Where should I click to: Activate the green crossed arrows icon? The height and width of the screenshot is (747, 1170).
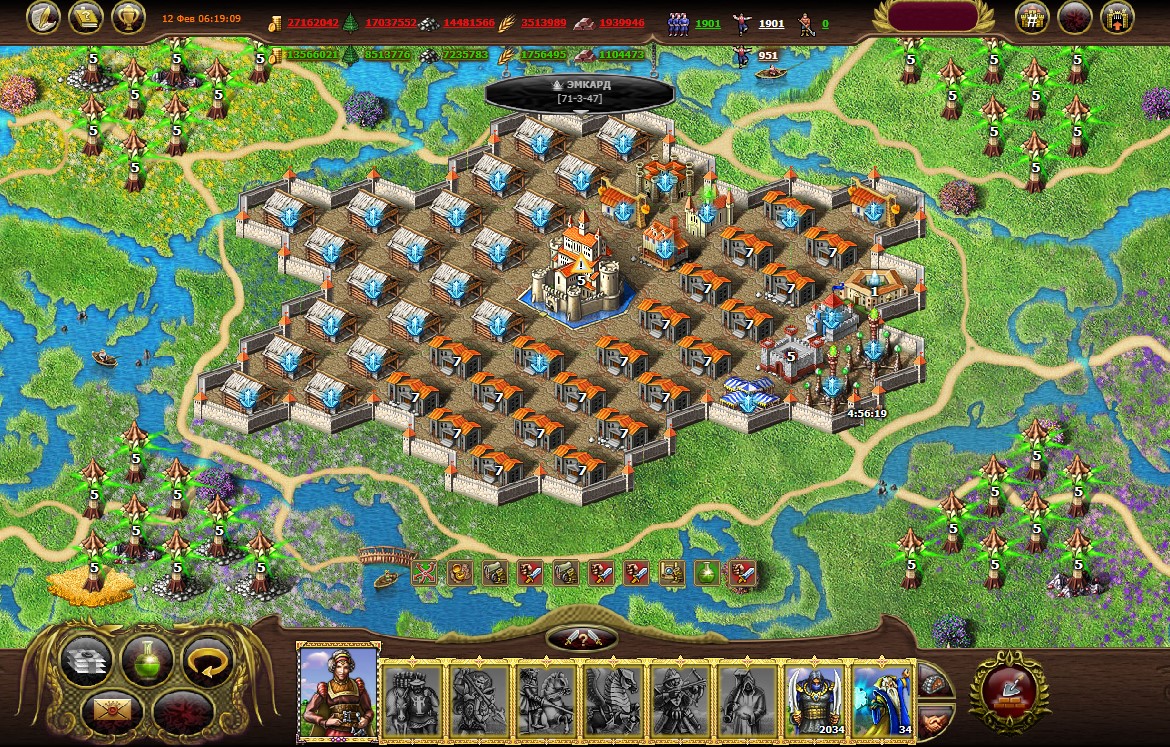tap(425, 573)
